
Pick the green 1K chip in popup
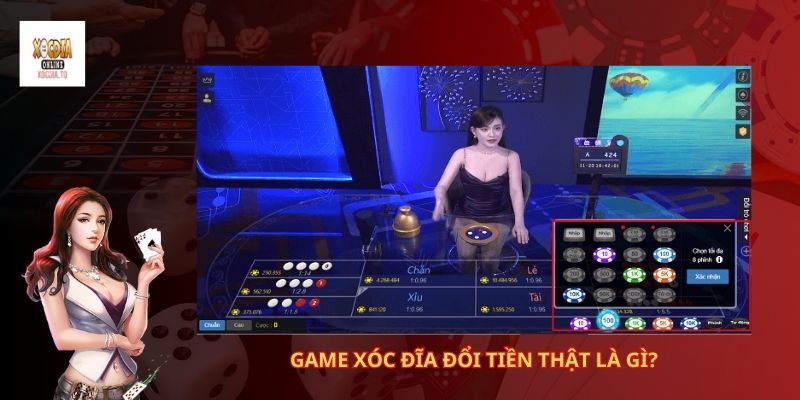(x=632, y=274)
